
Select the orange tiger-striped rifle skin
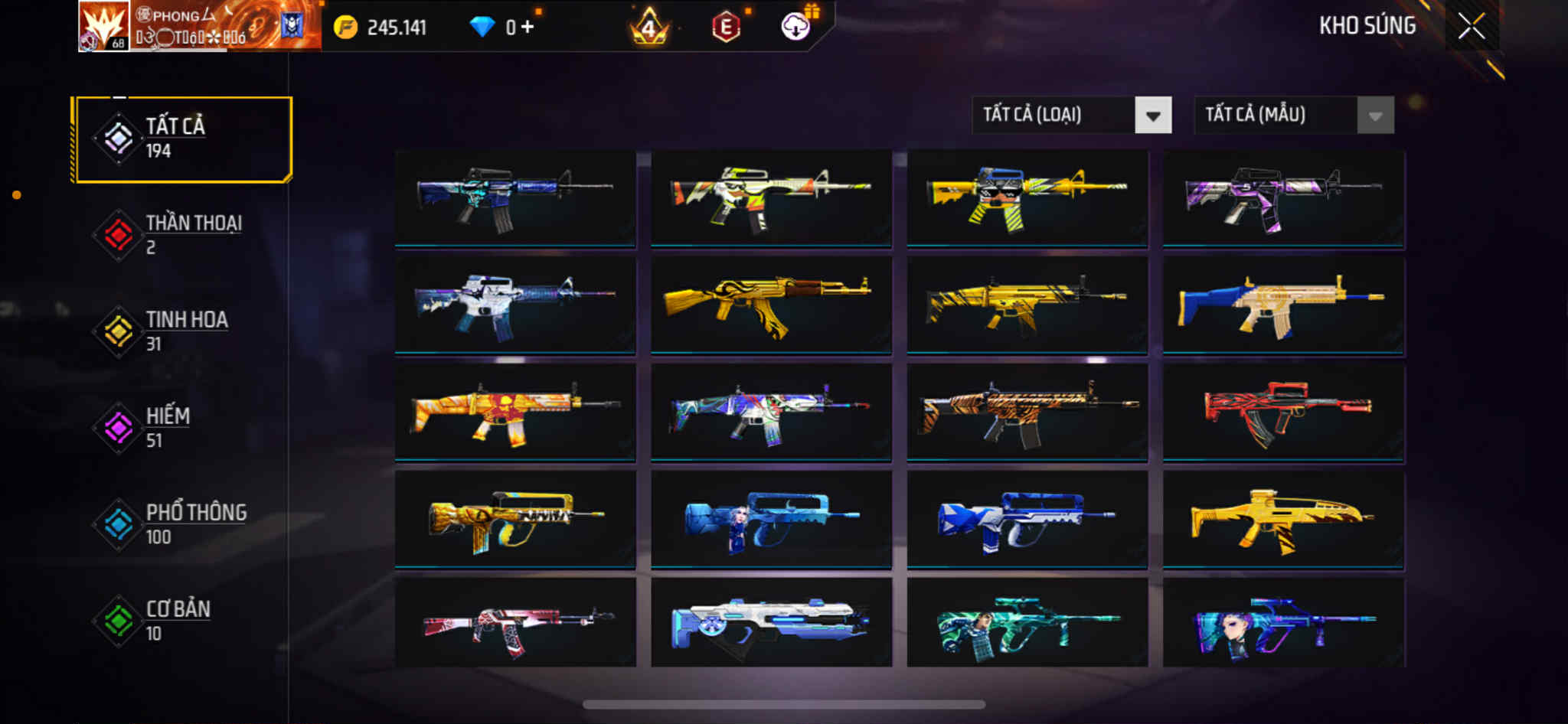(1027, 412)
